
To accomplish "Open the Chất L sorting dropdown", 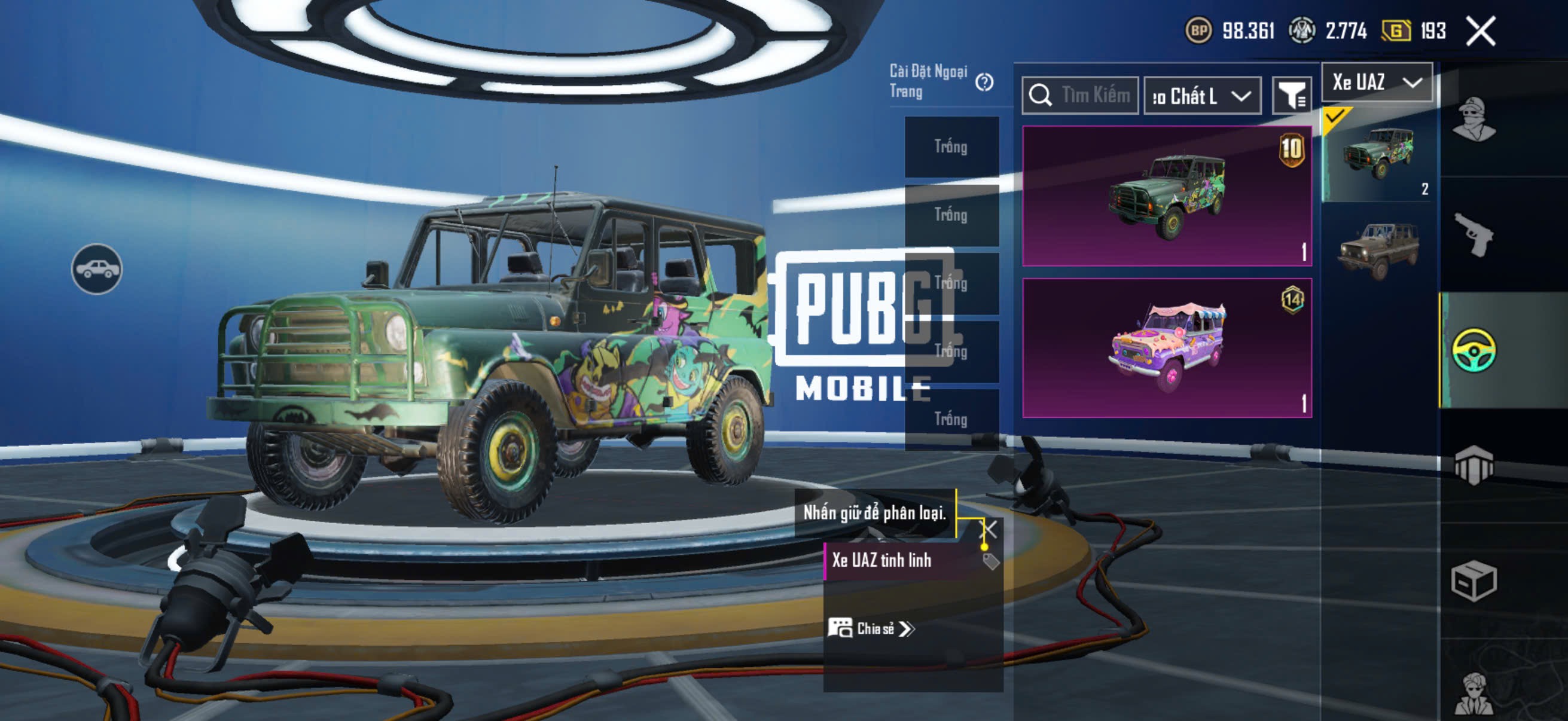I will point(1201,96).
